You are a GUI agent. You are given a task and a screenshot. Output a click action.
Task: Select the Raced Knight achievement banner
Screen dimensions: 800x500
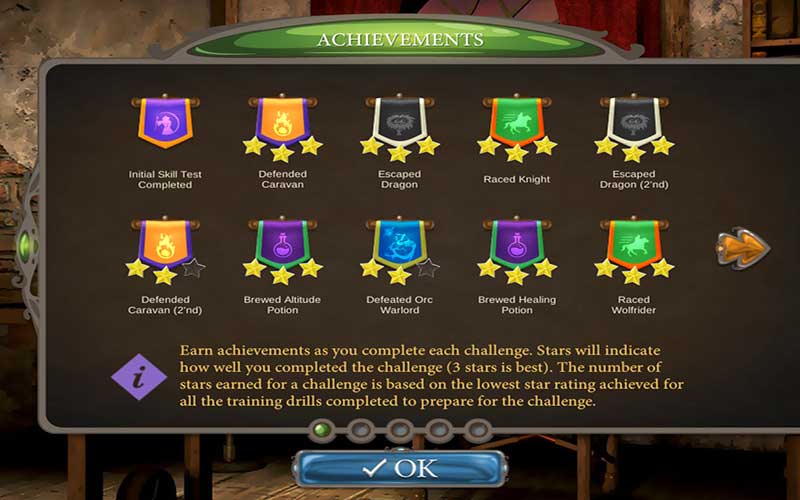click(x=516, y=124)
